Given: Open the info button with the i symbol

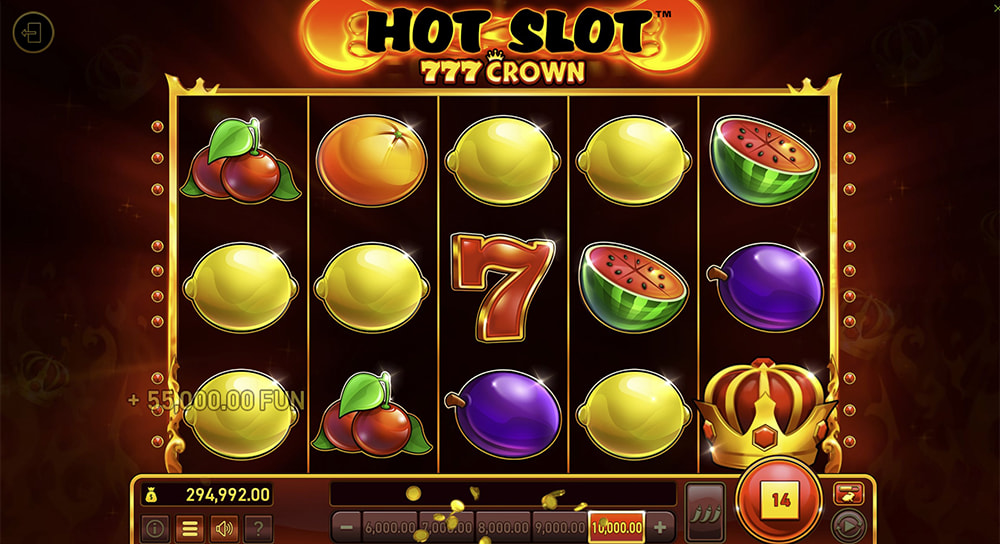Looking at the screenshot, I should [155, 527].
